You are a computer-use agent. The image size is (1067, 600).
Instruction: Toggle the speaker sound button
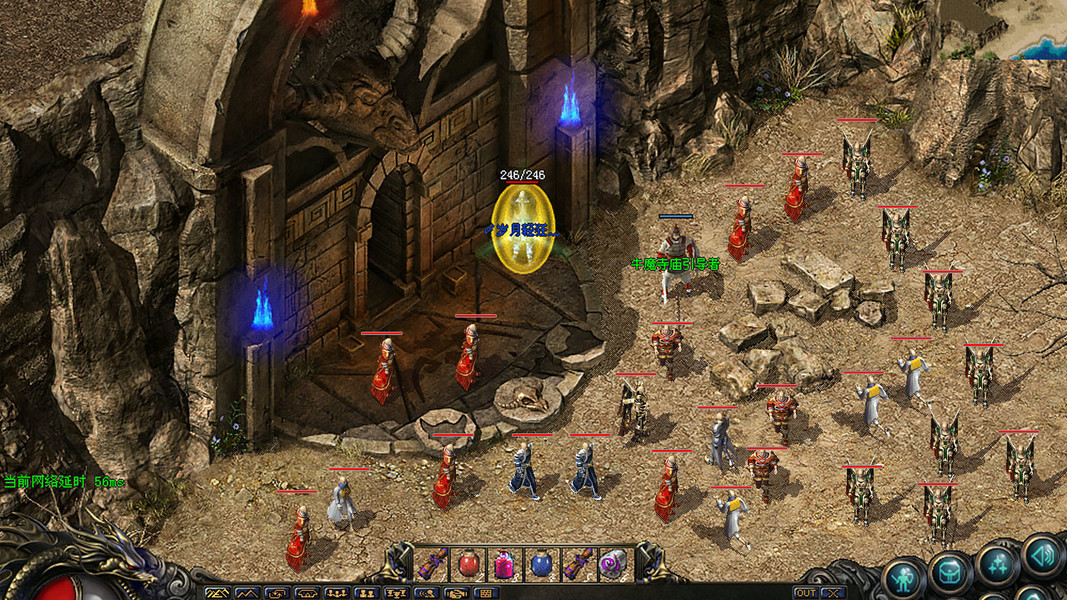(1042, 554)
